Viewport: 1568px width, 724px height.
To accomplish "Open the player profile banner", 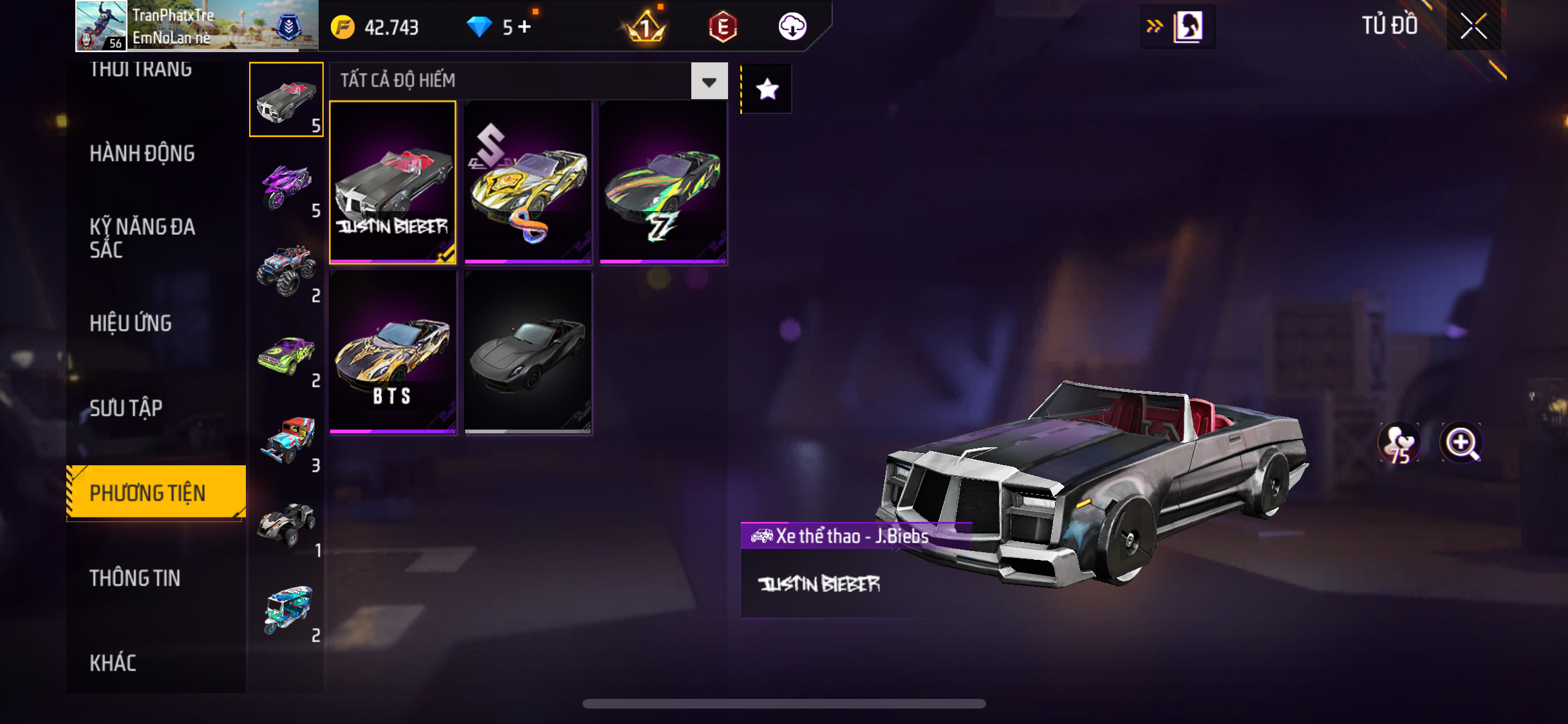I will click(197, 26).
